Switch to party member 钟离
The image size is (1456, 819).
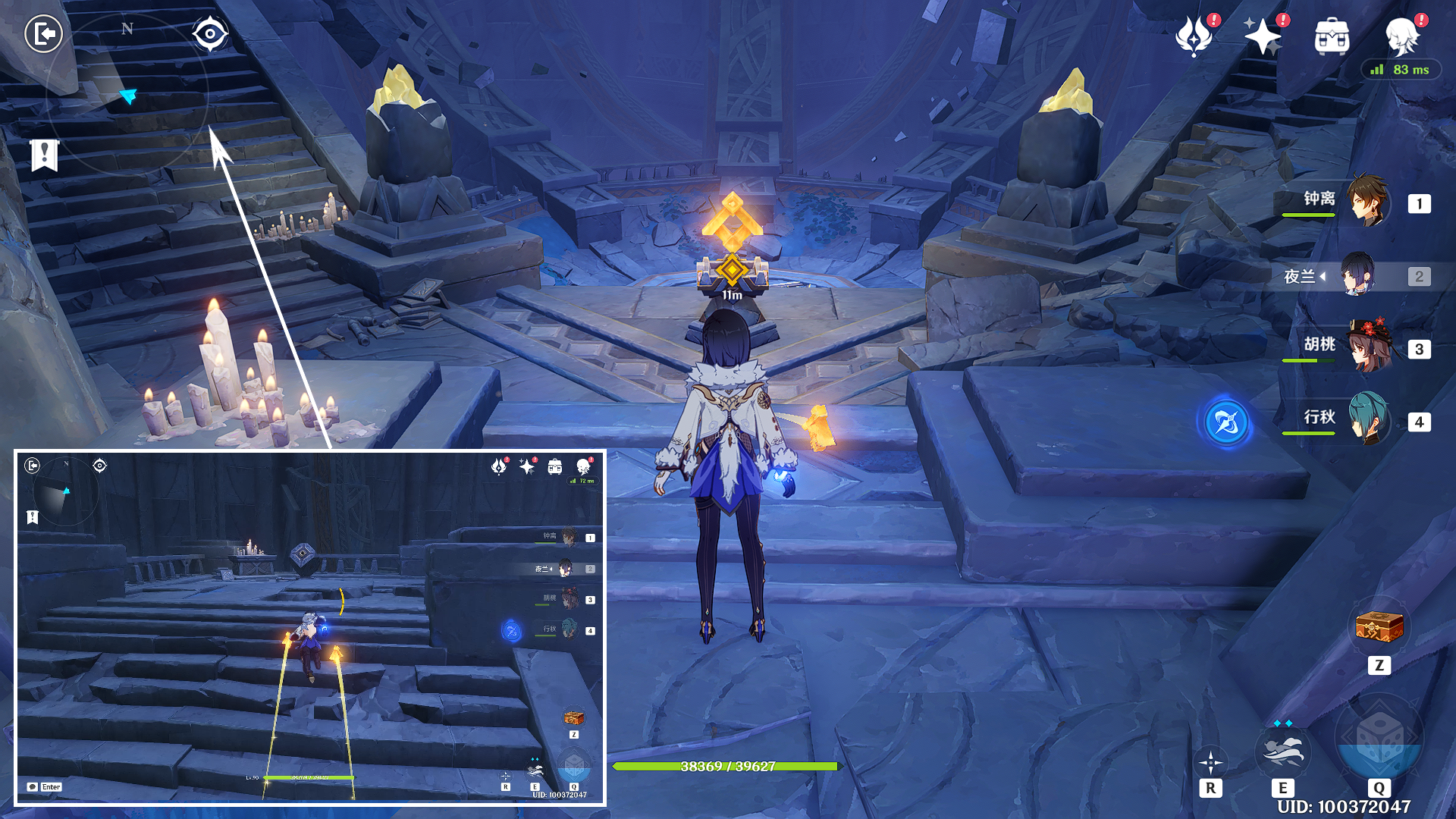pyautogui.click(x=1367, y=201)
